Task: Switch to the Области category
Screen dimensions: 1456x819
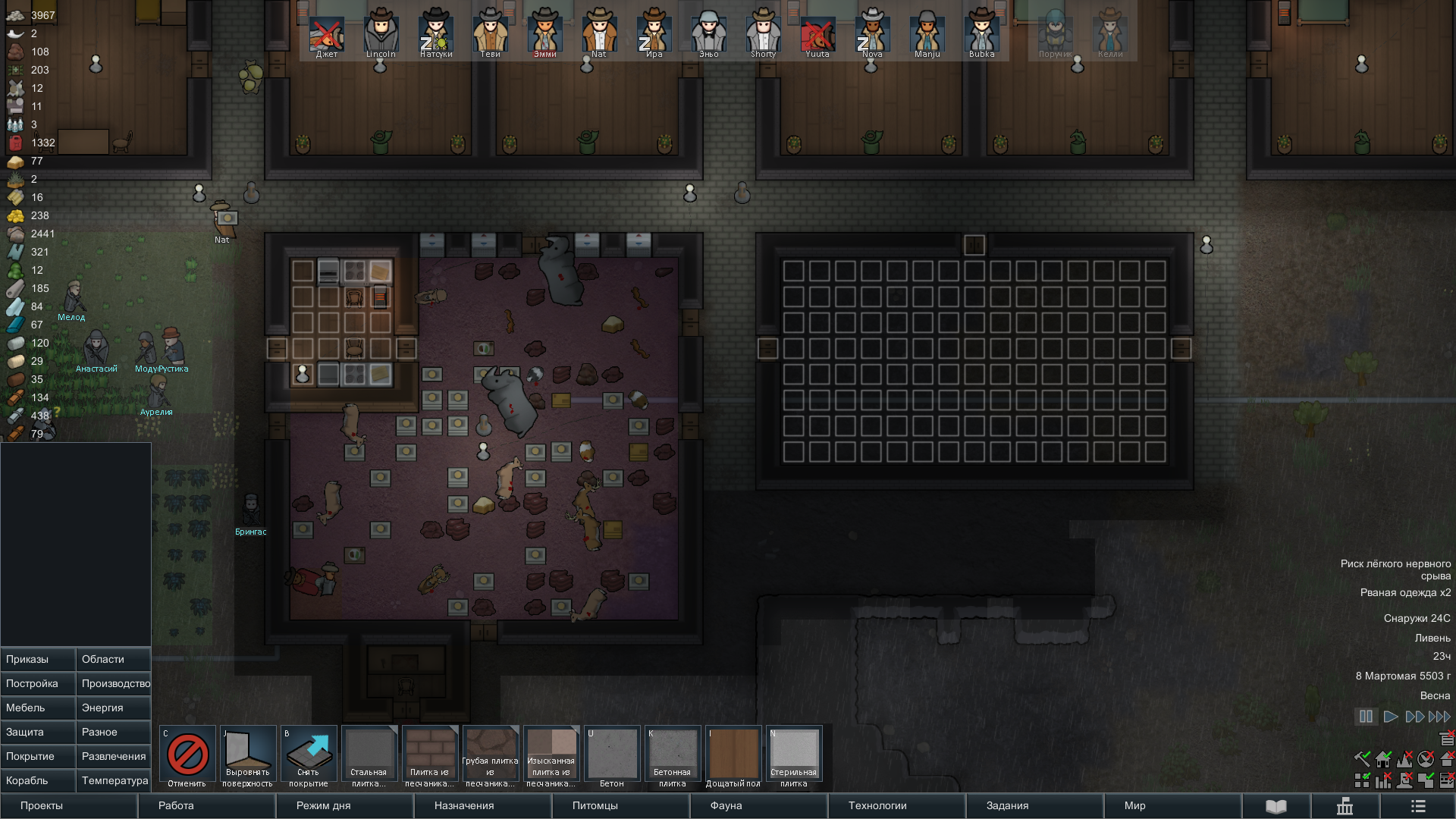Action: pos(114,659)
